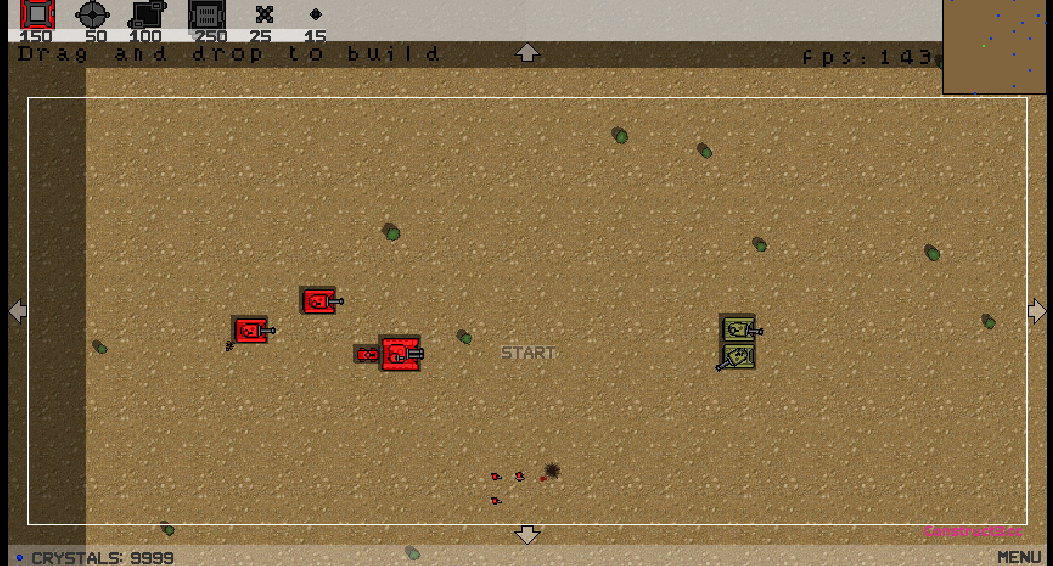Click the down scroll arrow
Screen dimensions: 1053x566
click(x=527, y=535)
